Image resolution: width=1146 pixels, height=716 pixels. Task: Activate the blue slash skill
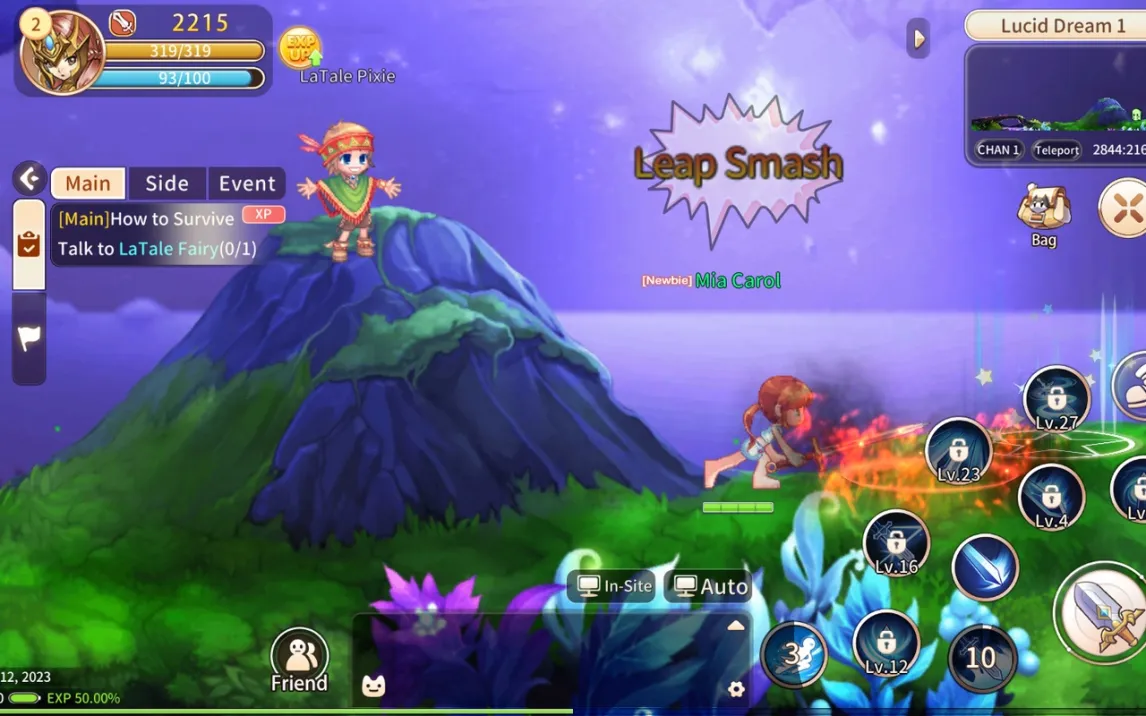[984, 567]
